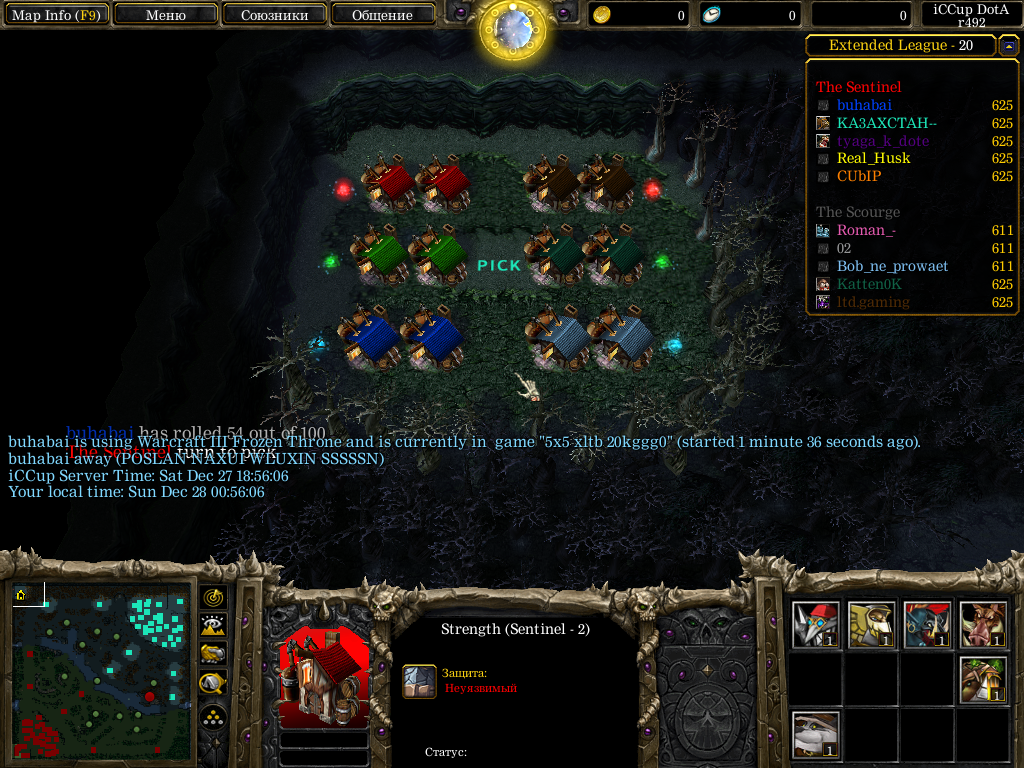
Task: Toggle formation movement button
Action: pyautogui.click(x=214, y=717)
